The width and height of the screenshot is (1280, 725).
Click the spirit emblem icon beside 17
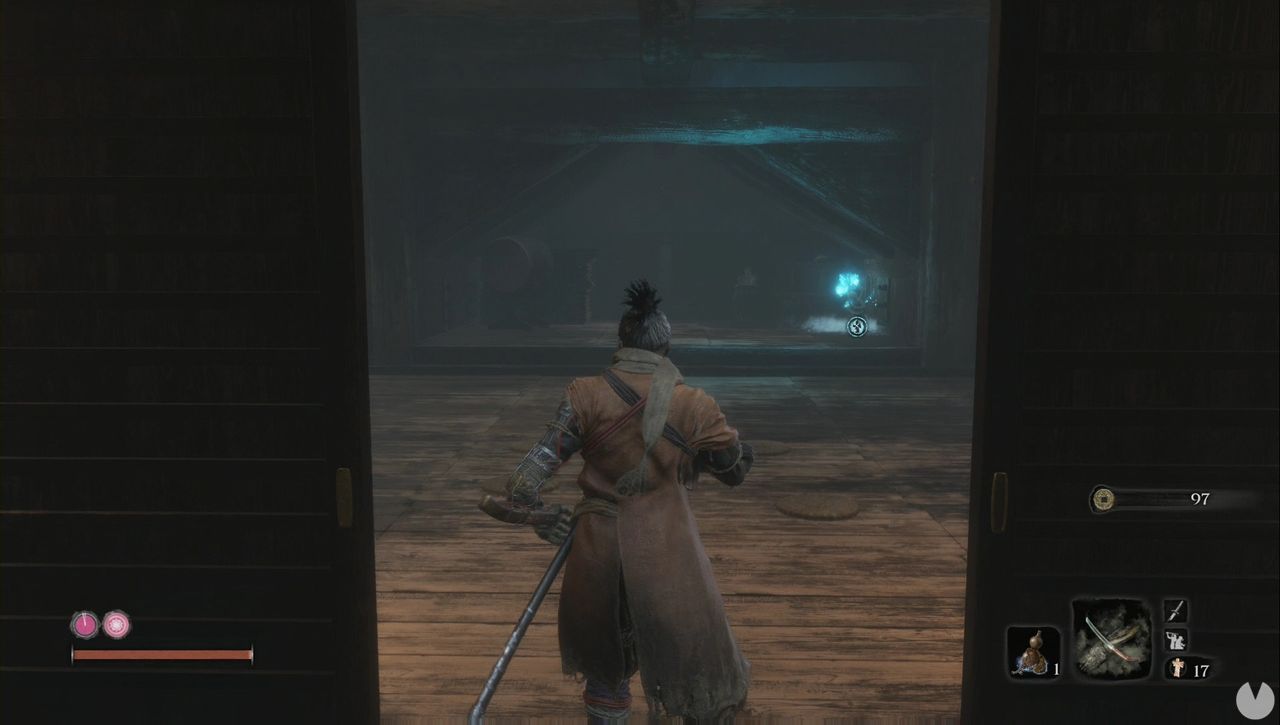click(1179, 667)
